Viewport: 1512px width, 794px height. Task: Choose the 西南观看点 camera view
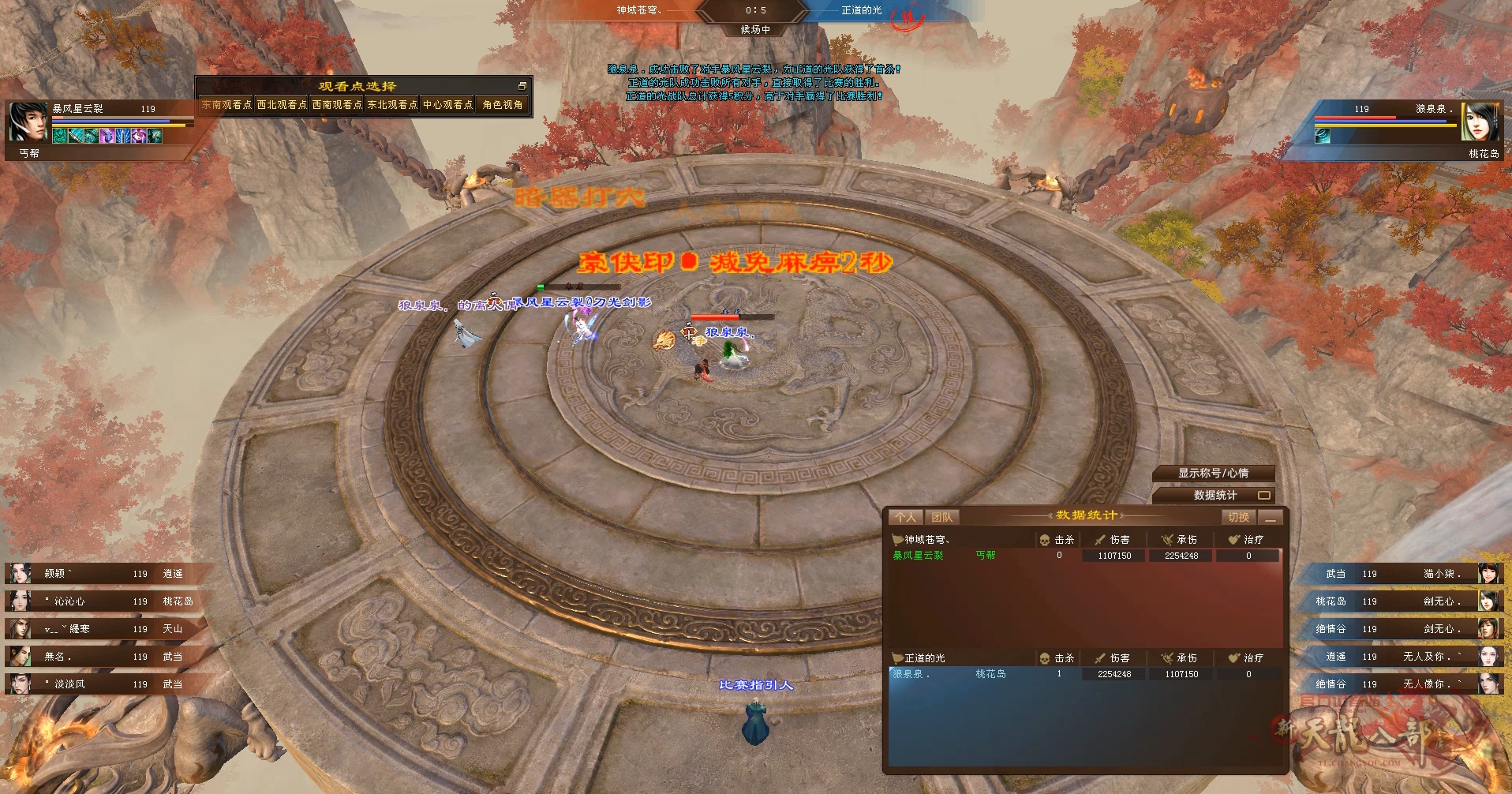coord(337,104)
